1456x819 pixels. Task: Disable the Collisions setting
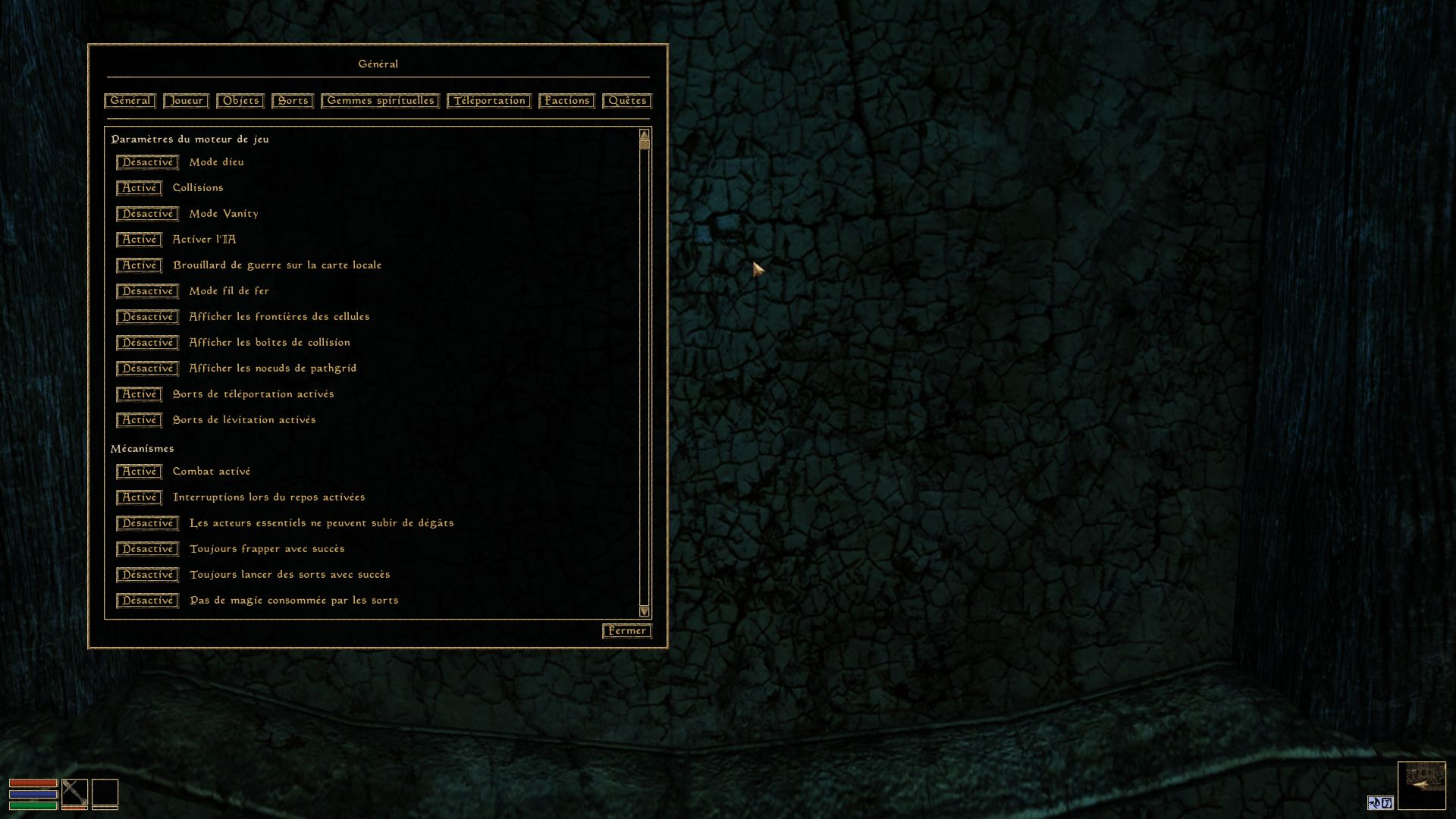(x=139, y=188)
